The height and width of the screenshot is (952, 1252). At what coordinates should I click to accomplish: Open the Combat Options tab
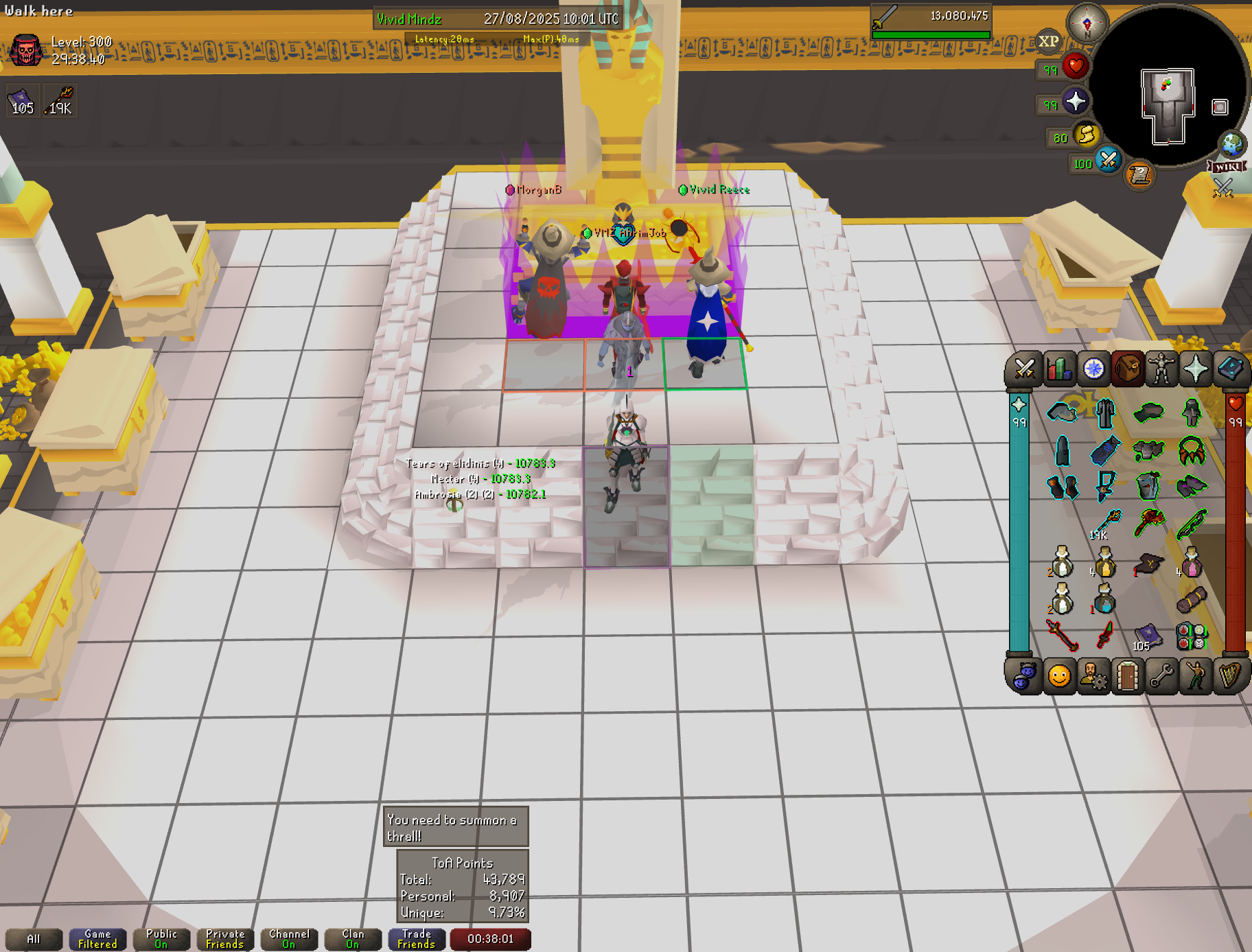tap(1025, 369)
